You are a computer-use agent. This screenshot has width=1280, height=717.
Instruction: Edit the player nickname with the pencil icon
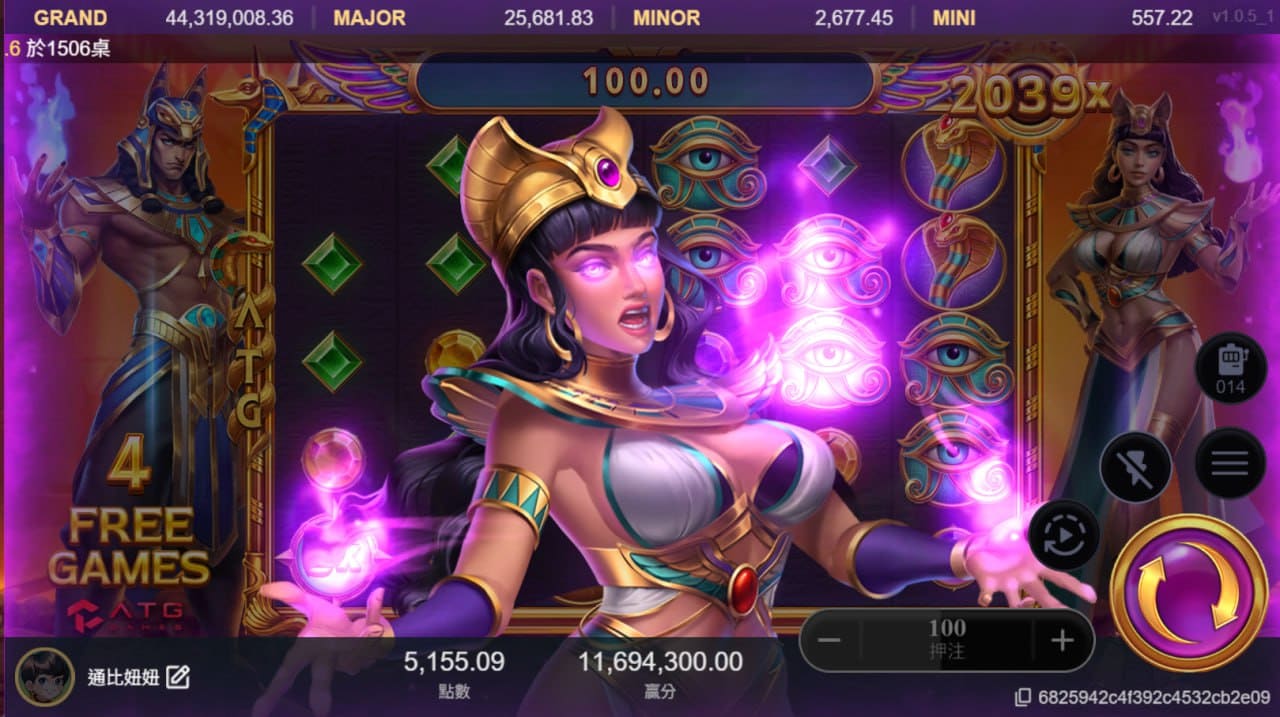(x=178, y=677)
